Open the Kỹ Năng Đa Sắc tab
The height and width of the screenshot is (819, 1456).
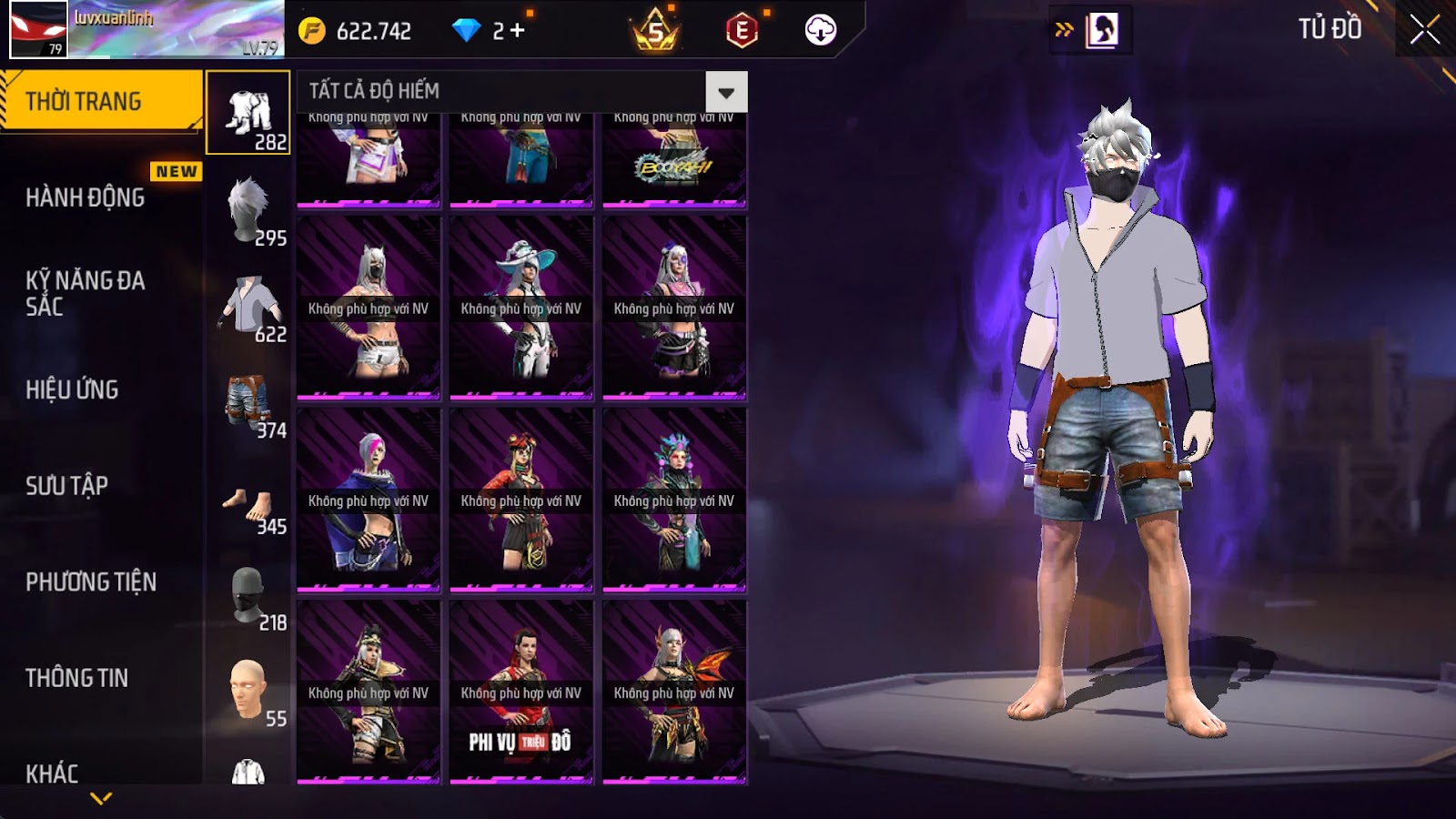point(85,293)
